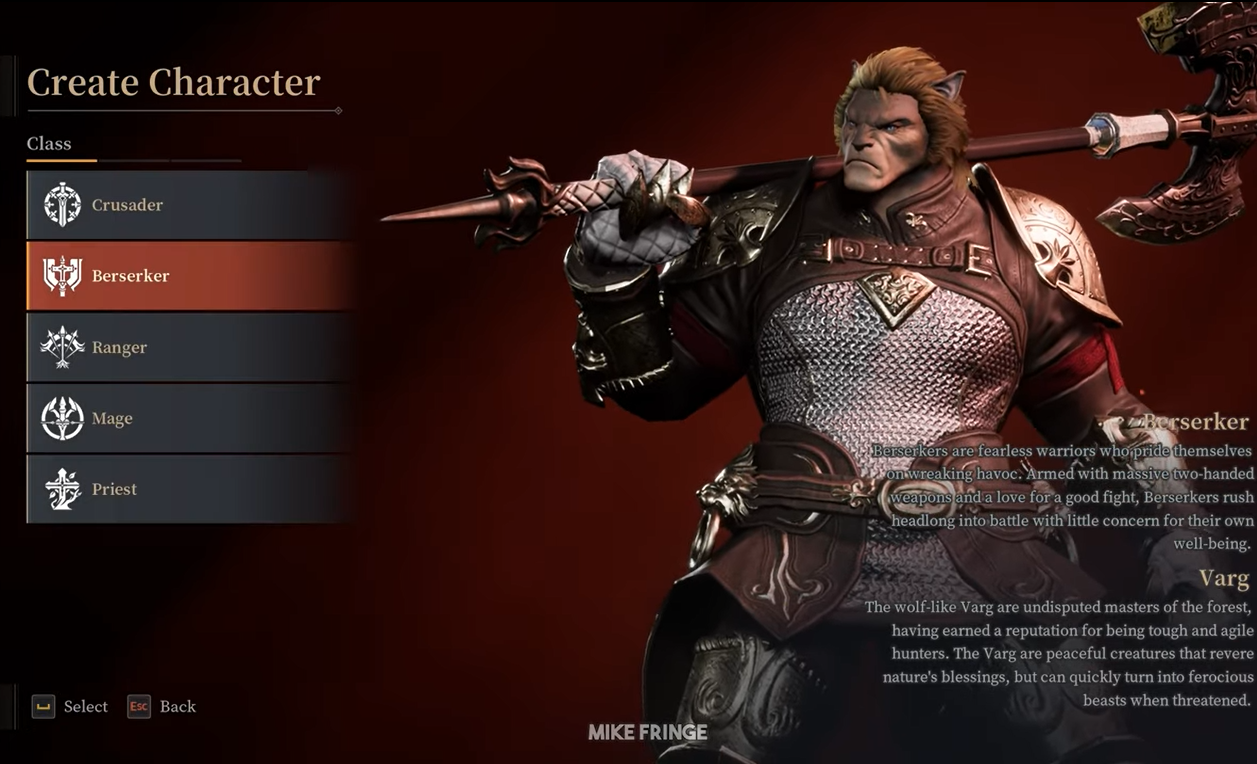Go Back from character creation
The image size is (1257, 764).
coord(177,706)
